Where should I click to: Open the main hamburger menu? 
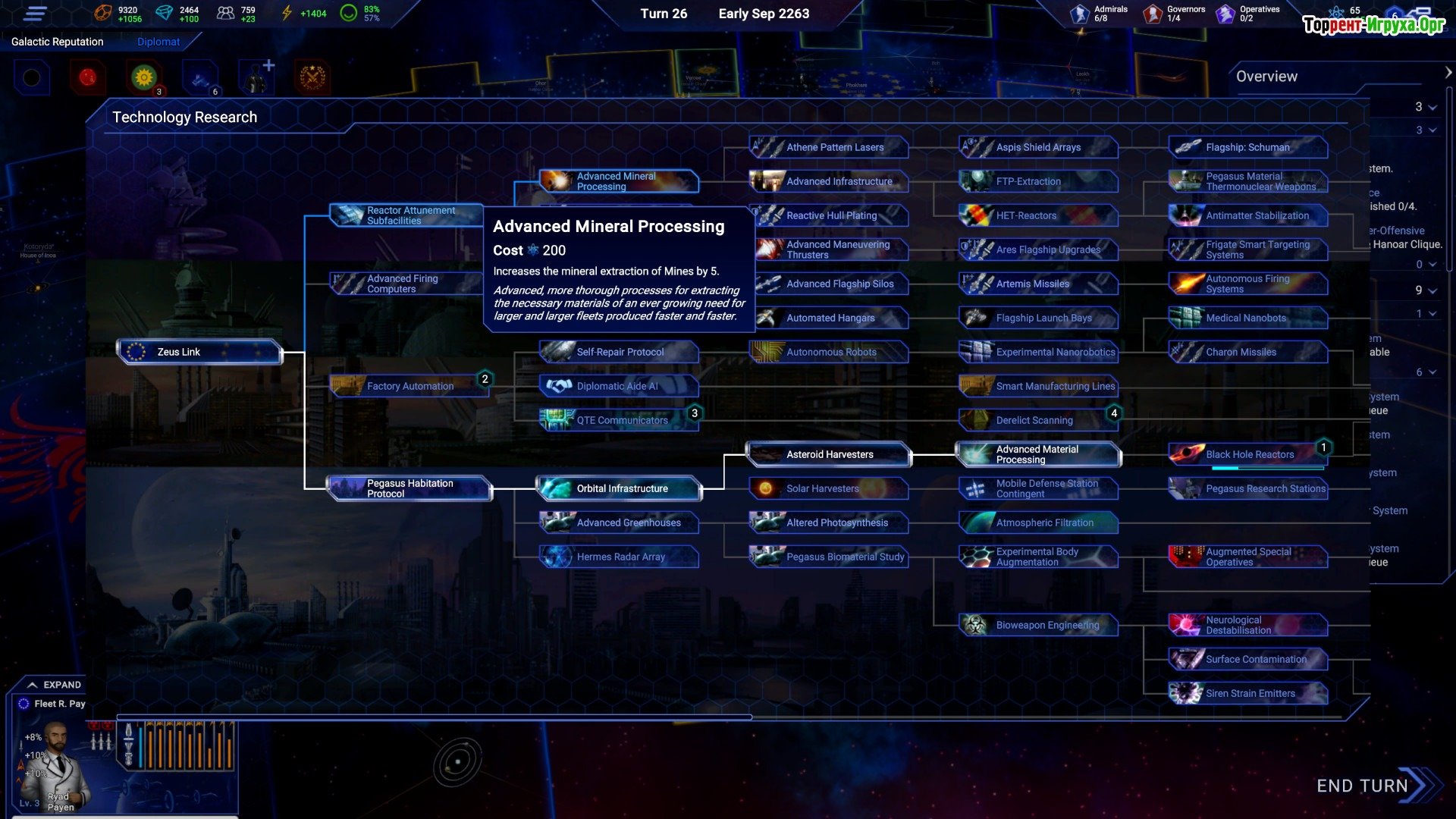[x=36, y=14]
